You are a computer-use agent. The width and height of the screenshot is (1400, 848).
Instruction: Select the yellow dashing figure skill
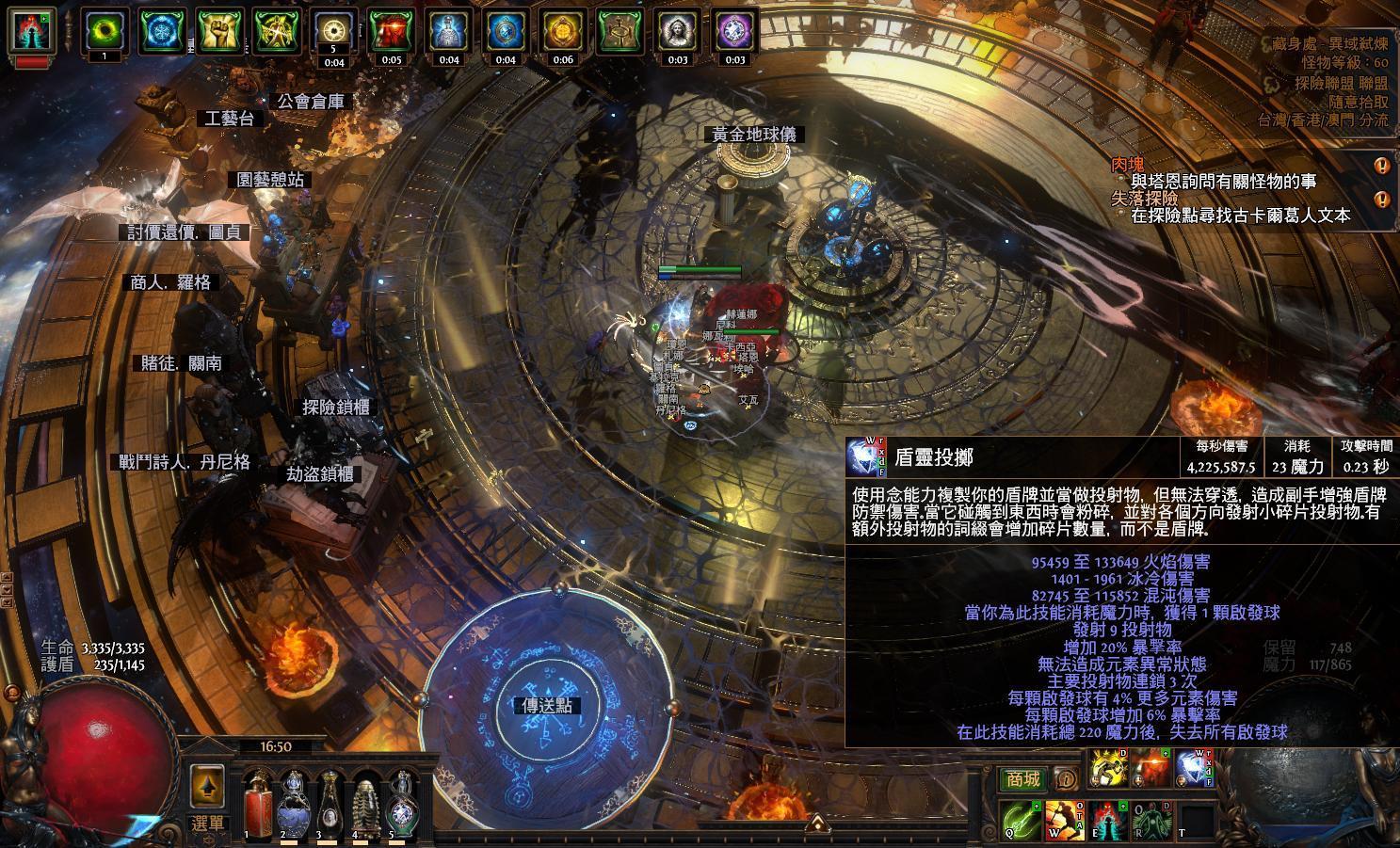pos(1108,770)
